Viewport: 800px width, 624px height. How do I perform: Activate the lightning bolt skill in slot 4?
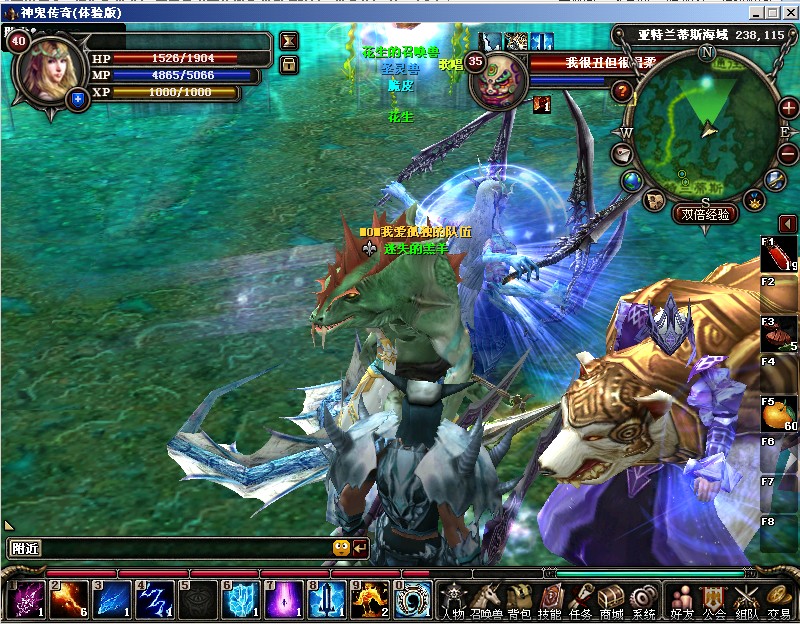point(155,600)
